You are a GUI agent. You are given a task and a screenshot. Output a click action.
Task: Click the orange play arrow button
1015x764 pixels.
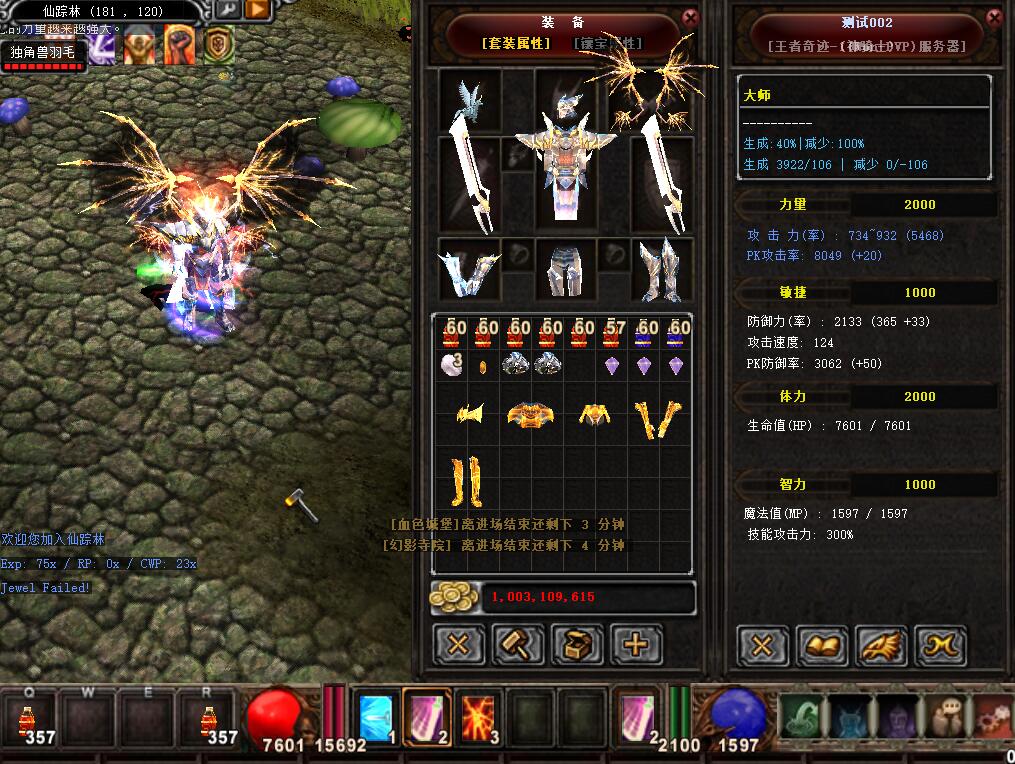(257, 10)
